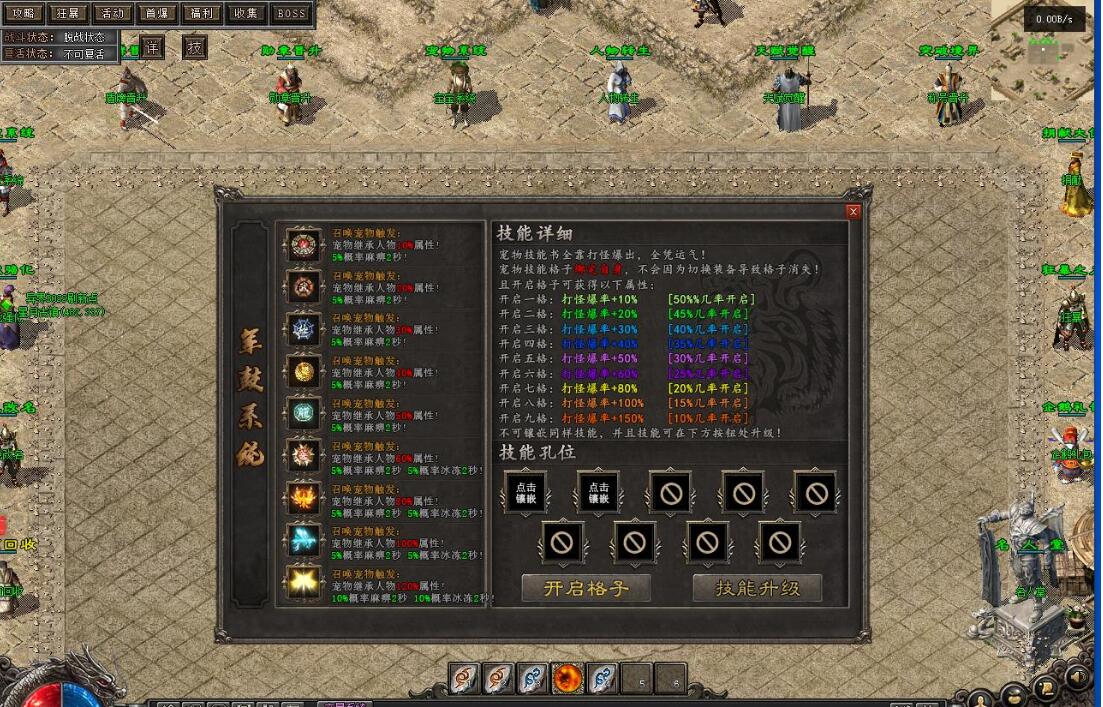Select the 120% attribute golden burst skill

point(302,582)
